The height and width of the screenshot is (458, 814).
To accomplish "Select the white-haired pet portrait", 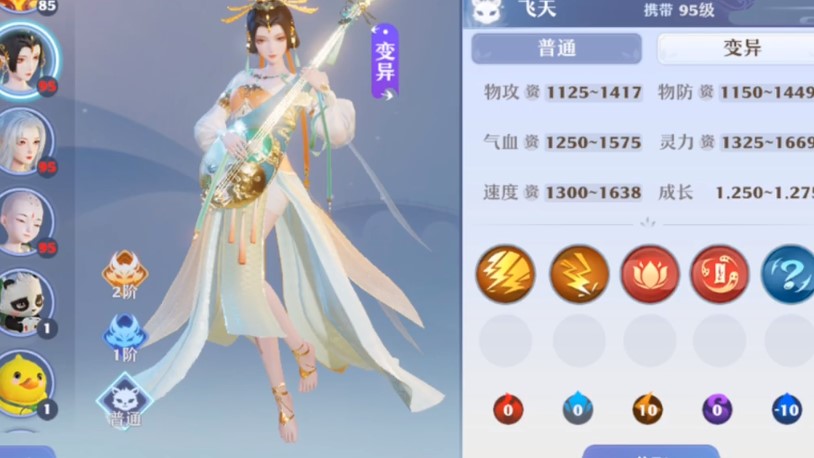I will point(26,140).
